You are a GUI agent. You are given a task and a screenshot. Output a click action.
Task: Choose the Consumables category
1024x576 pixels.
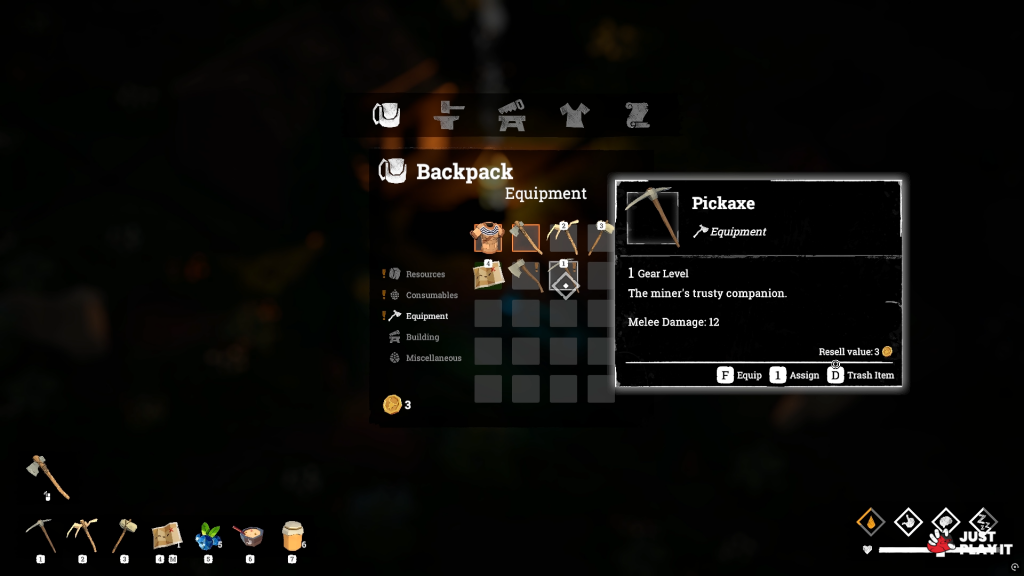(x=431, y=295)
